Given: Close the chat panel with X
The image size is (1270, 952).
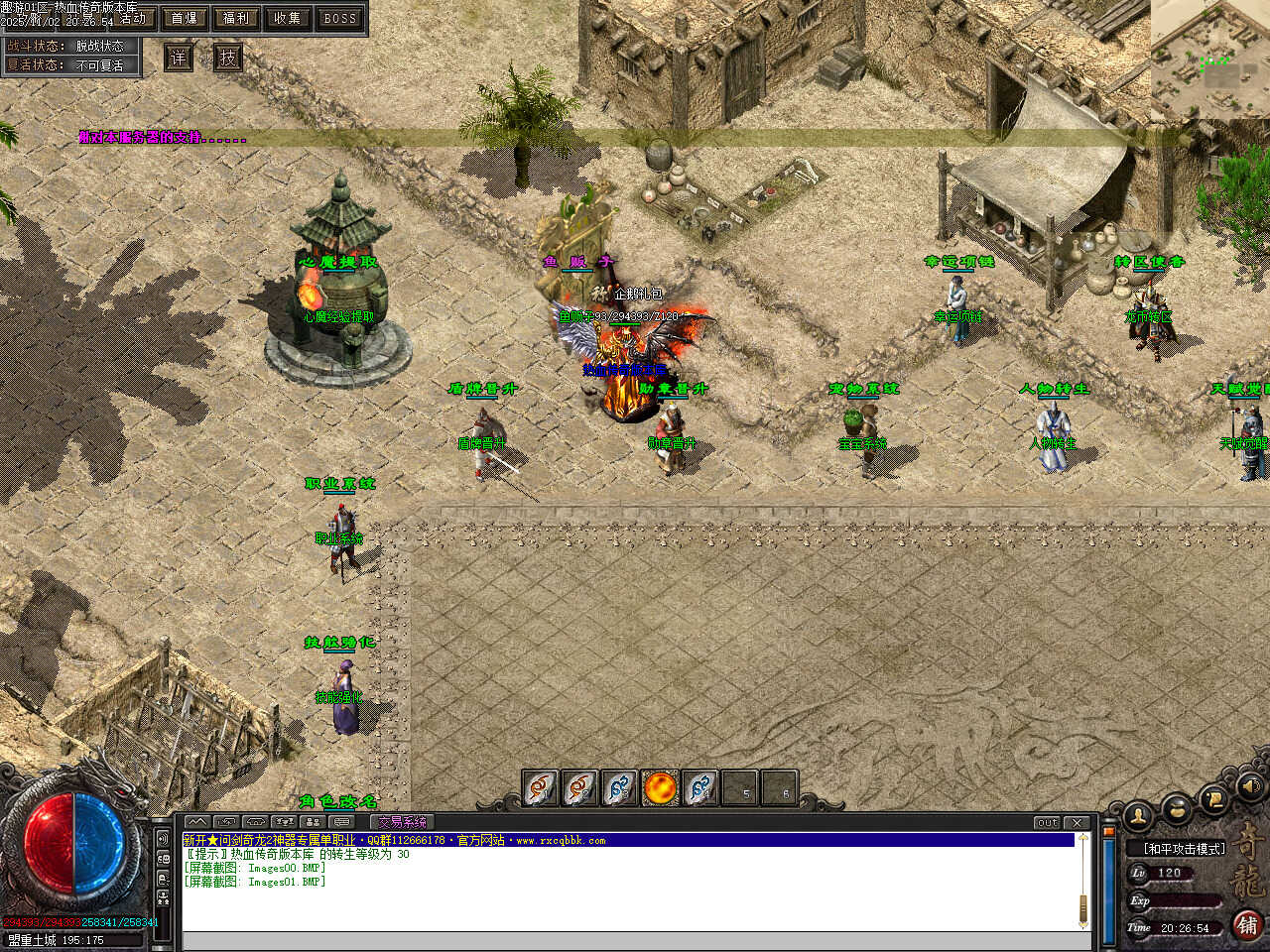Looking at the screenshot, I should pos(1078,823).
